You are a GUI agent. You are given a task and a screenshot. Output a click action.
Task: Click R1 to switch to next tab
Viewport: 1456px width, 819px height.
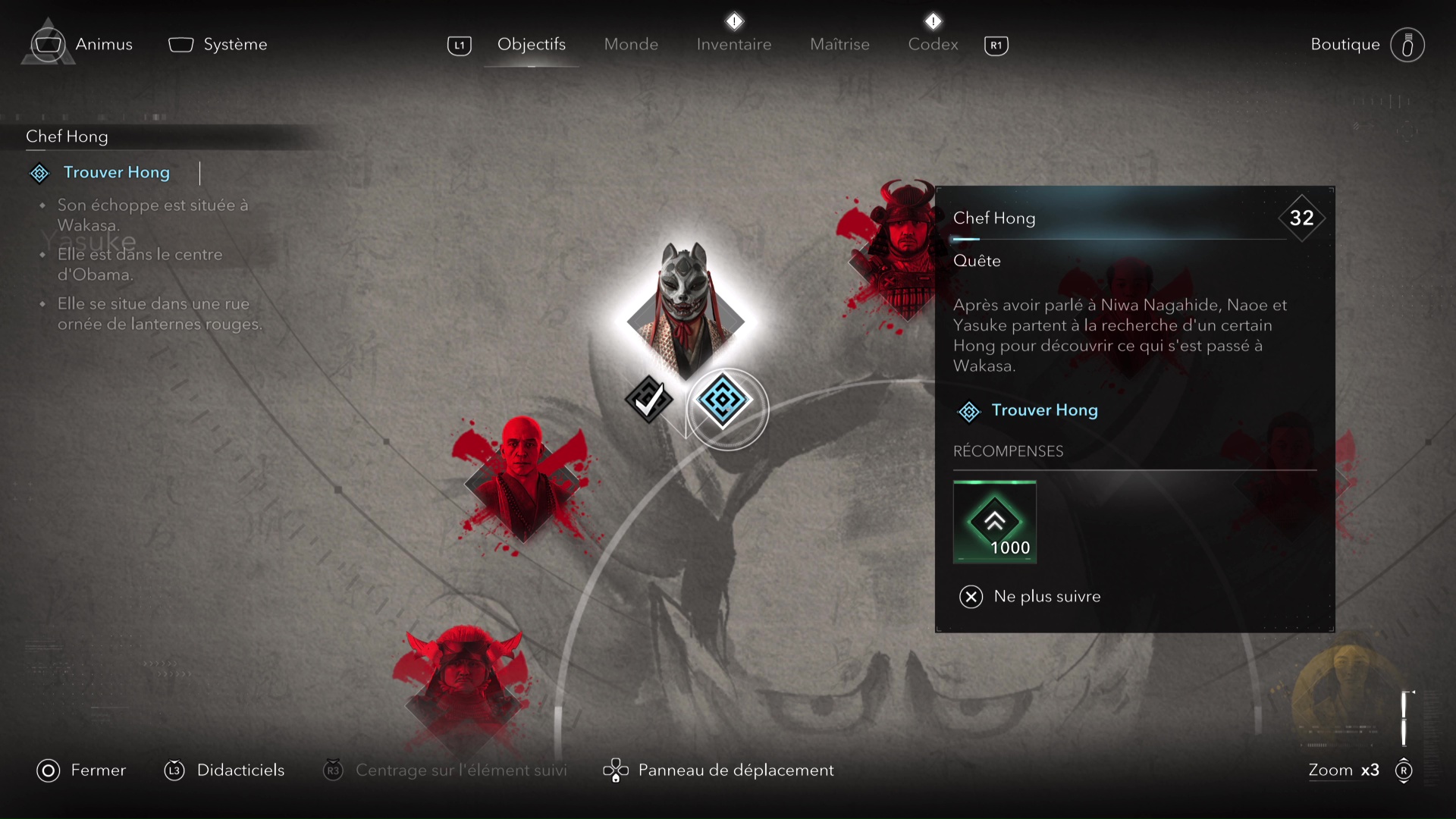996,45
